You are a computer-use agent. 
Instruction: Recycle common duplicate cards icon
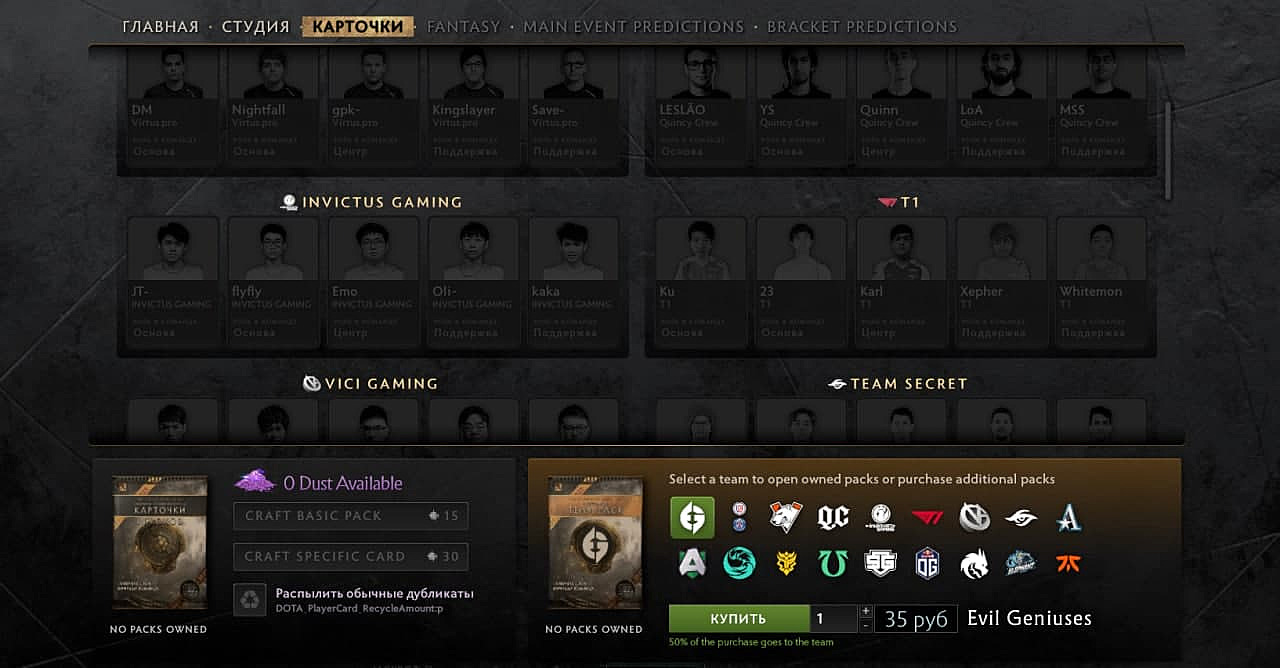click(250, 600)
